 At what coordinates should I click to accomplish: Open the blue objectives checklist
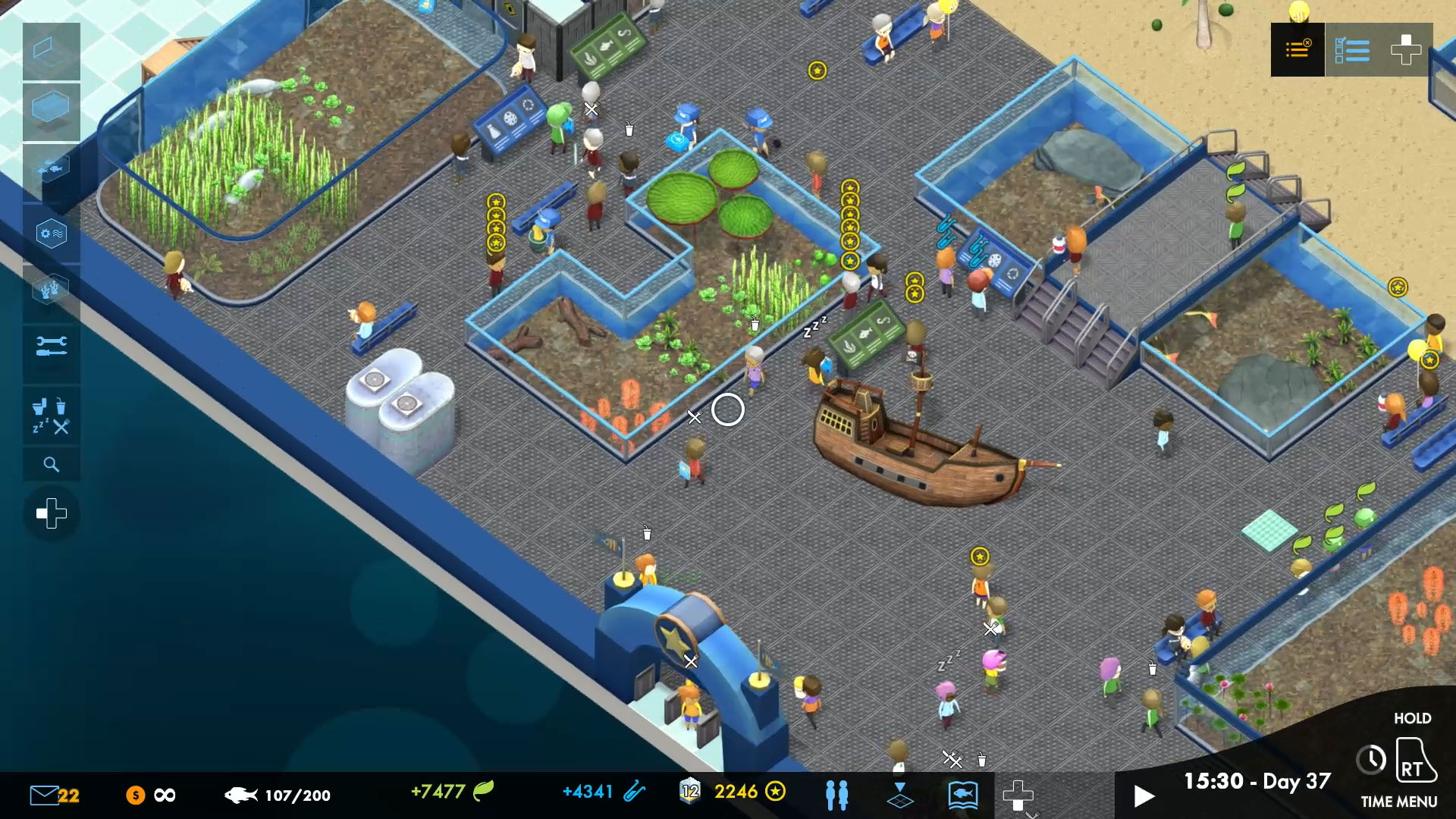coord(1351,50)
